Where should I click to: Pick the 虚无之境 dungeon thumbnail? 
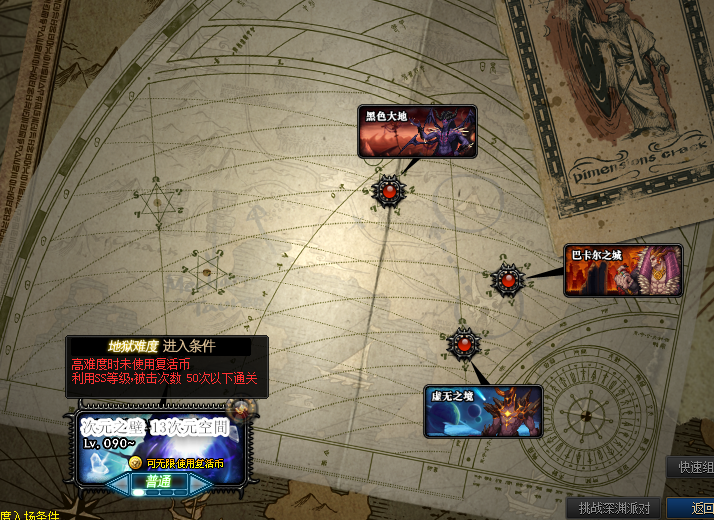point(483,412)
